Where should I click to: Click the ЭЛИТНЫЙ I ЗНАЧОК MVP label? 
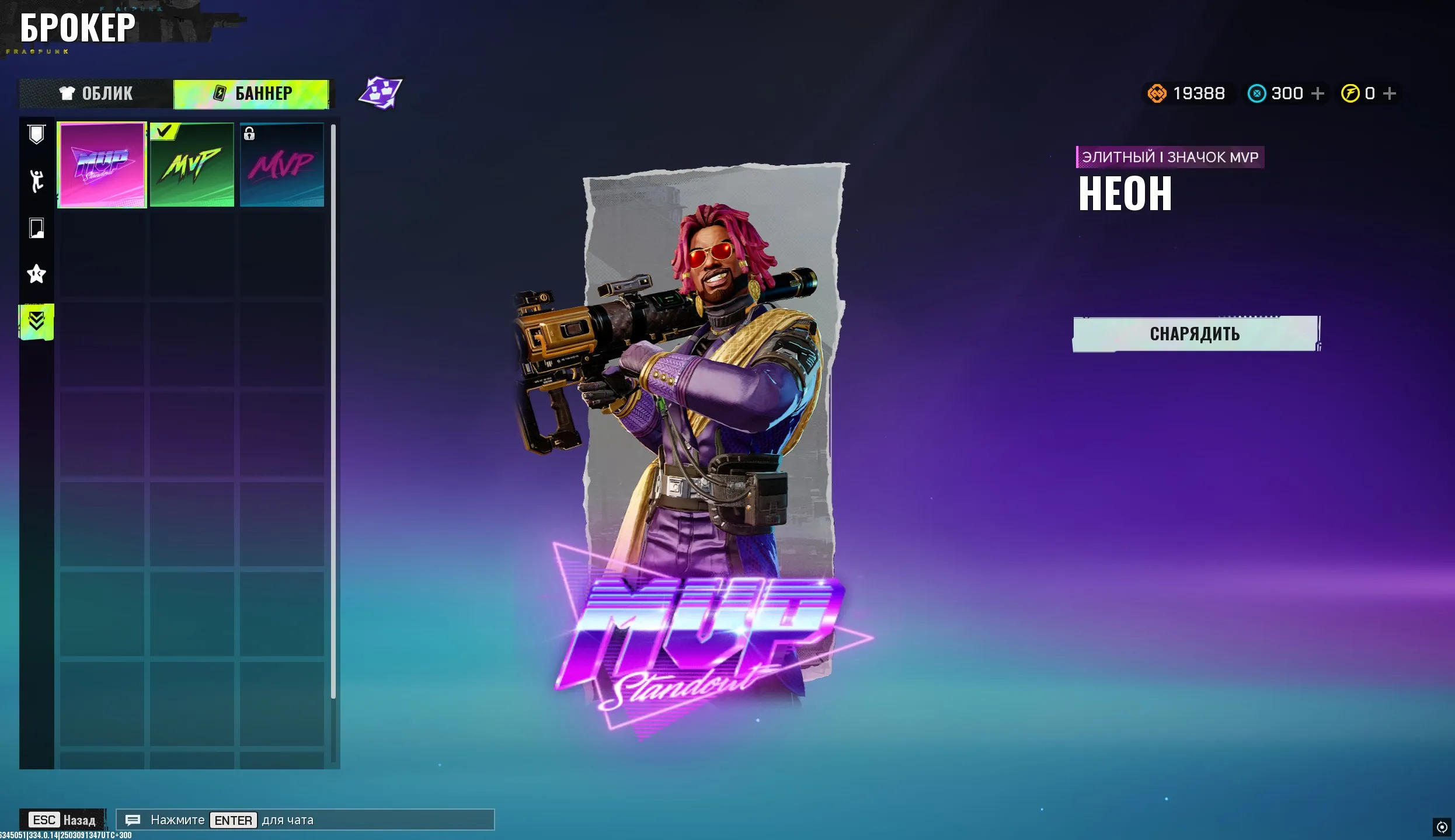[1169, 156]
